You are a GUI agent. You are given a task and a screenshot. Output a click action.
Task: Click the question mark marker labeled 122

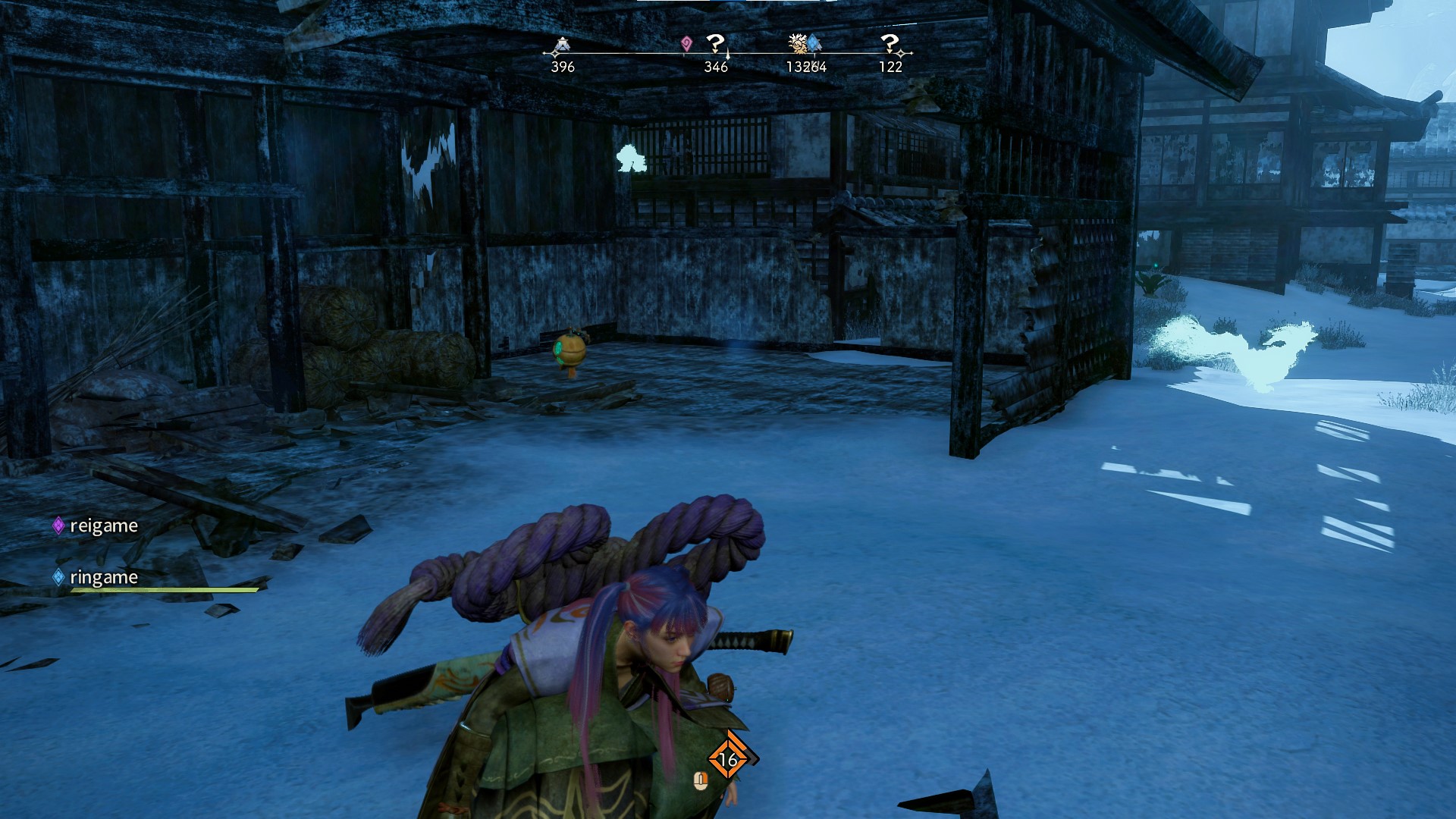[890, 44]
